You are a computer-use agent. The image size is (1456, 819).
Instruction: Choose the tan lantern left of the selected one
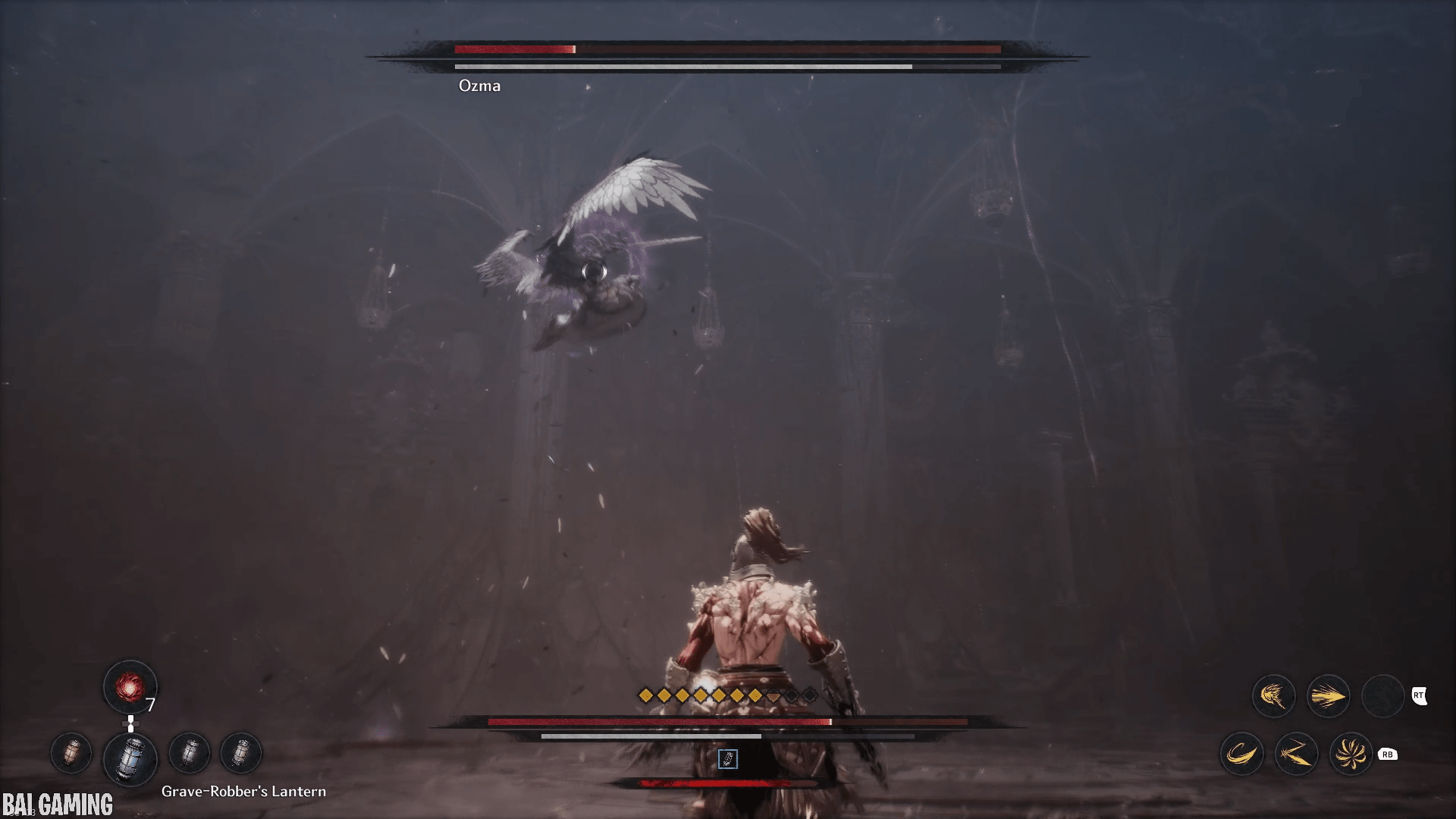pos(71,753)
